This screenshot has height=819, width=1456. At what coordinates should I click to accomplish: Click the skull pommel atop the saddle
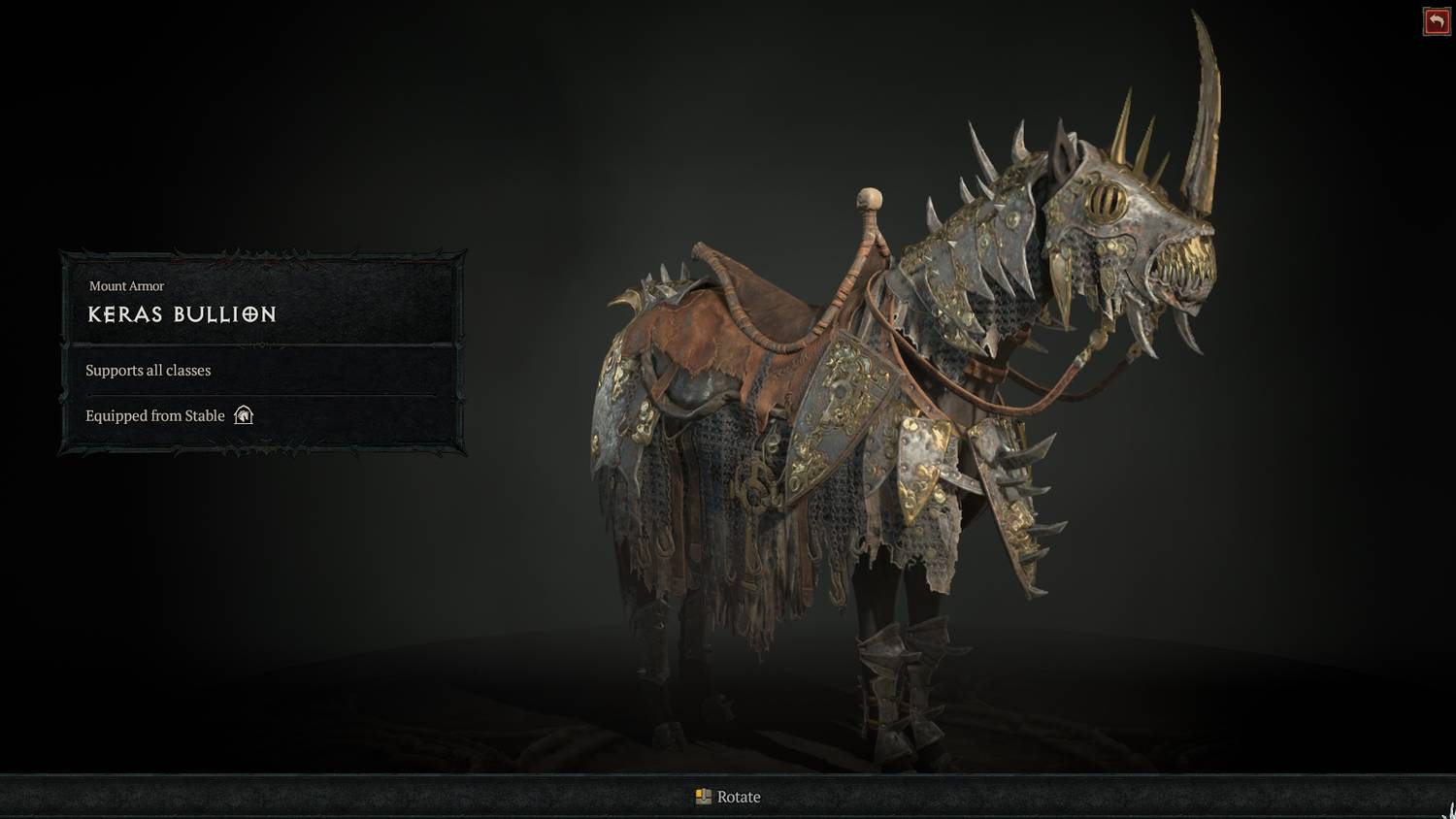coord(869,200)
